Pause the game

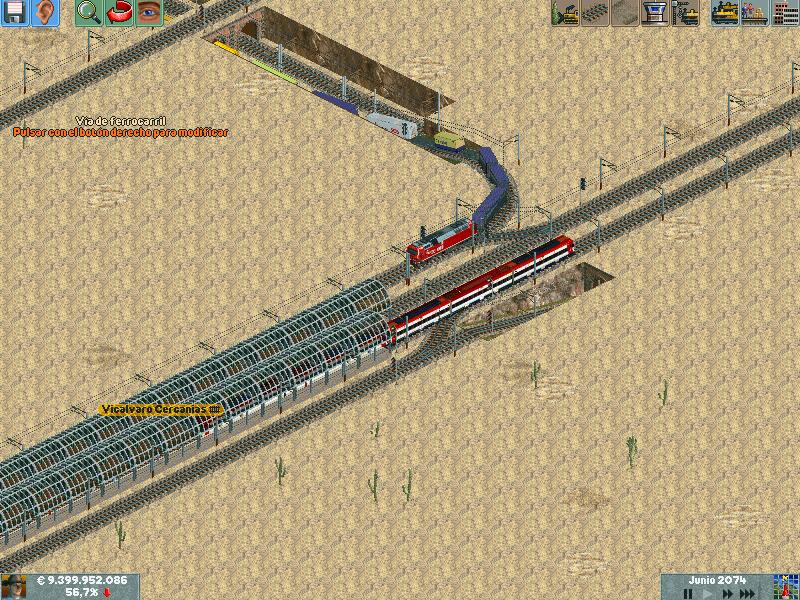(x=687, y=593)
